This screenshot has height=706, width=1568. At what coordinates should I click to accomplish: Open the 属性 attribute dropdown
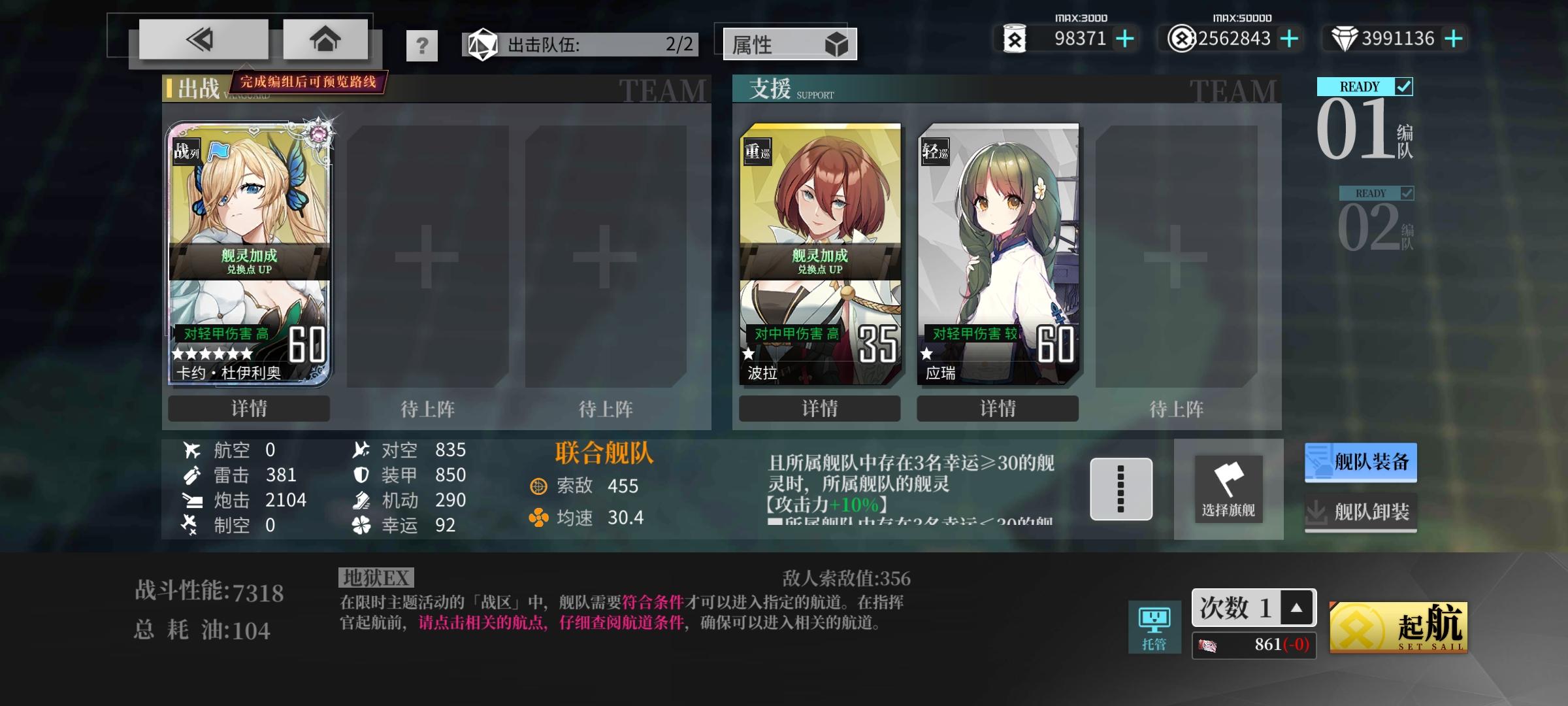tap(789, 44)
